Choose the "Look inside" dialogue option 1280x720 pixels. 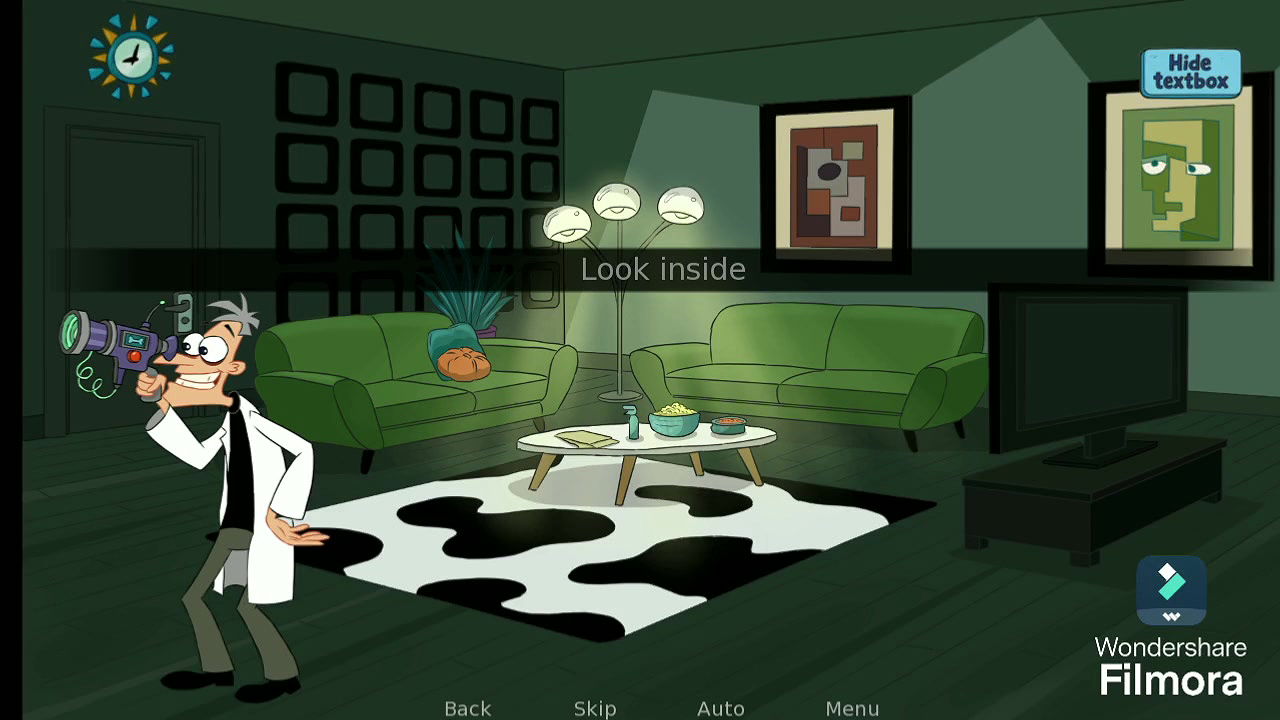663,269
